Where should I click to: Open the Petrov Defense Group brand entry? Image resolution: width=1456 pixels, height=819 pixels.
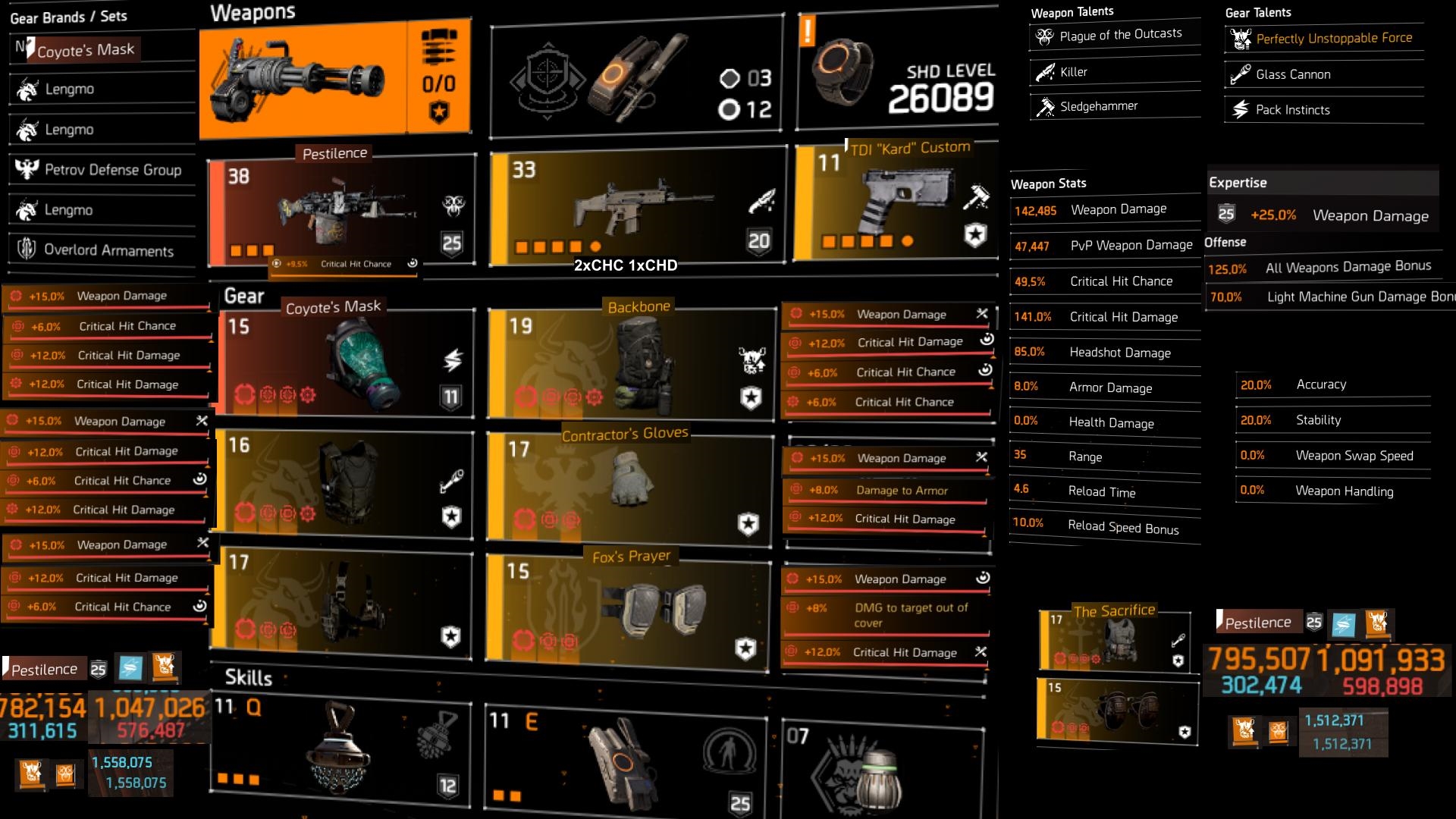coord(102,170)
